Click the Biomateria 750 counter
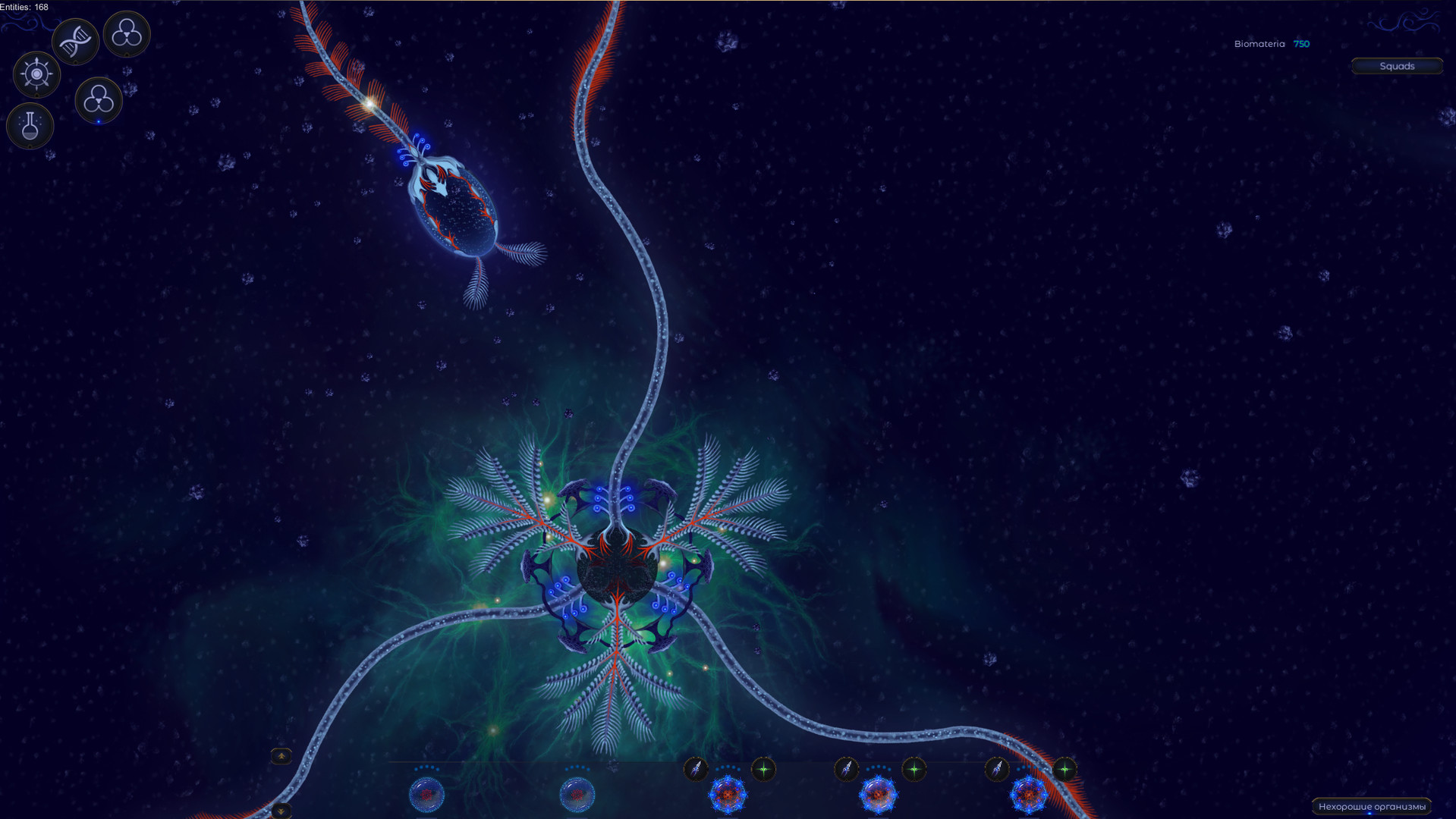This screenshot has width=1456, height=819. [x=1273, y=43]
